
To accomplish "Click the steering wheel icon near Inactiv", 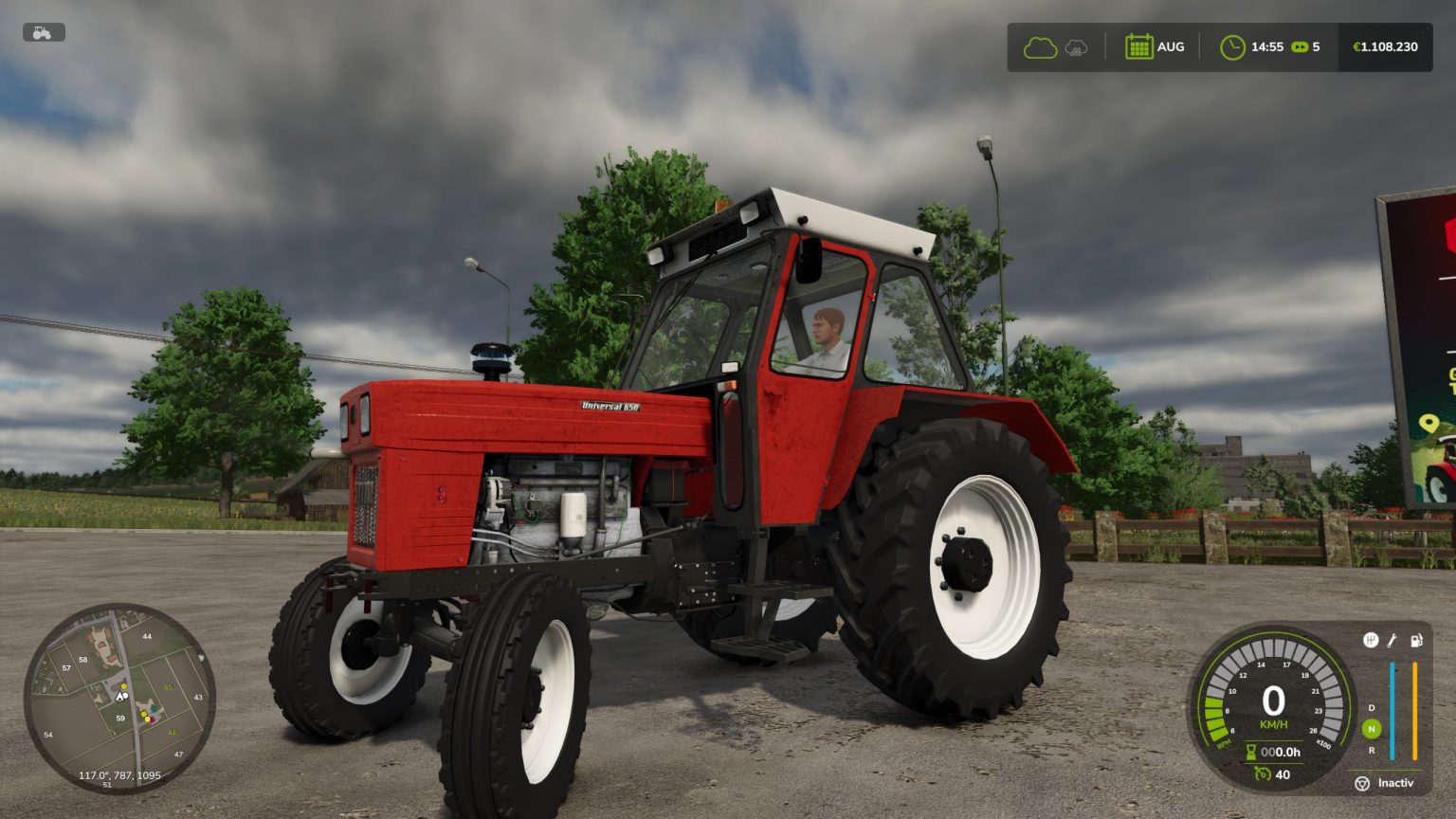I will click(x=1363, y=784).
